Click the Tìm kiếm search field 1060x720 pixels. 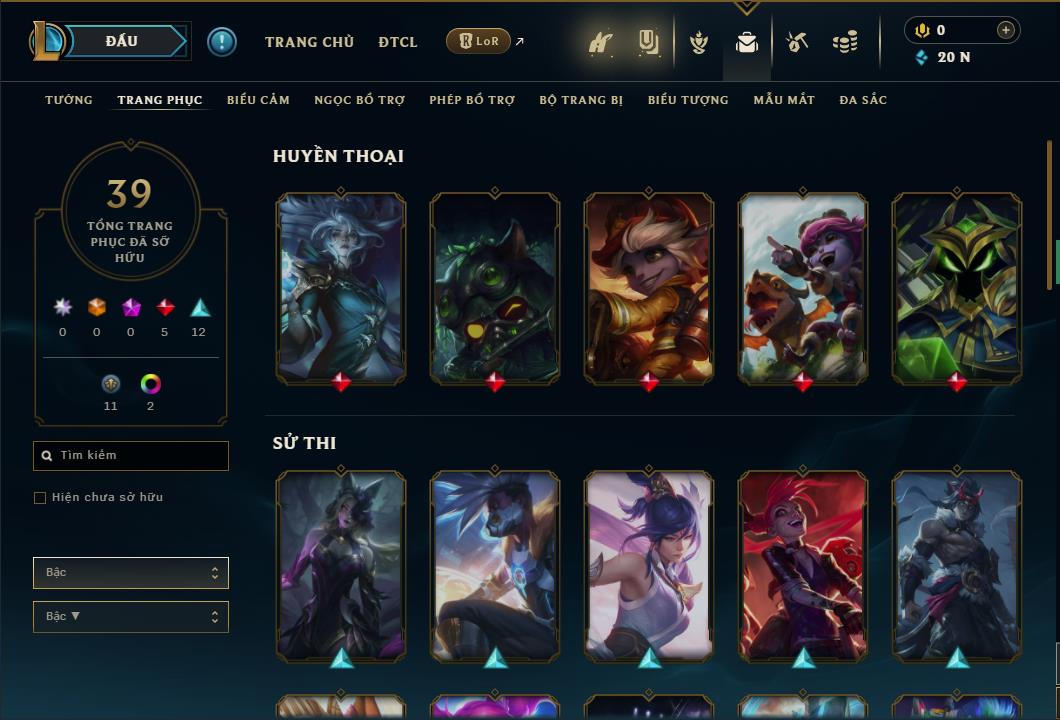(131, 456)
